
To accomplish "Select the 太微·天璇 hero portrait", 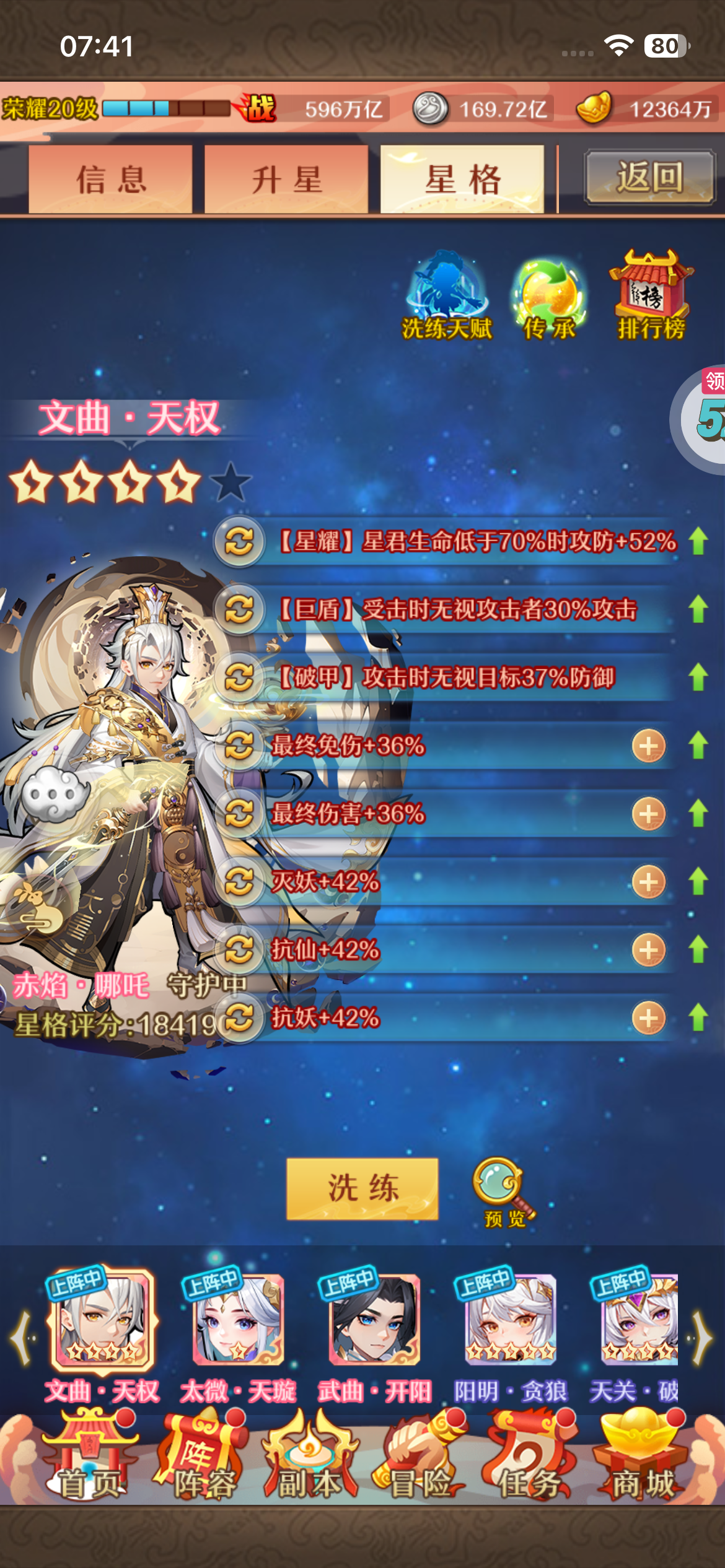I will click(x=238, y=1320).
